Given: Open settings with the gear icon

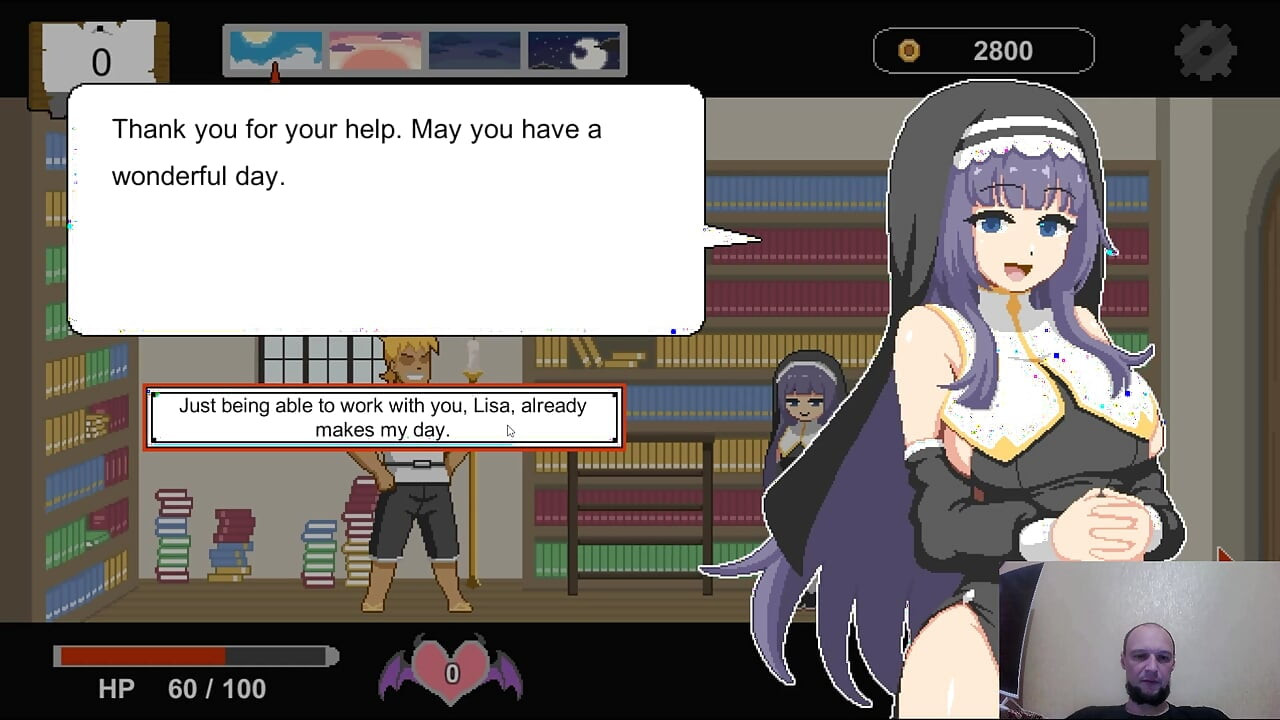Looking at the screenshot, I should 1206,50.
